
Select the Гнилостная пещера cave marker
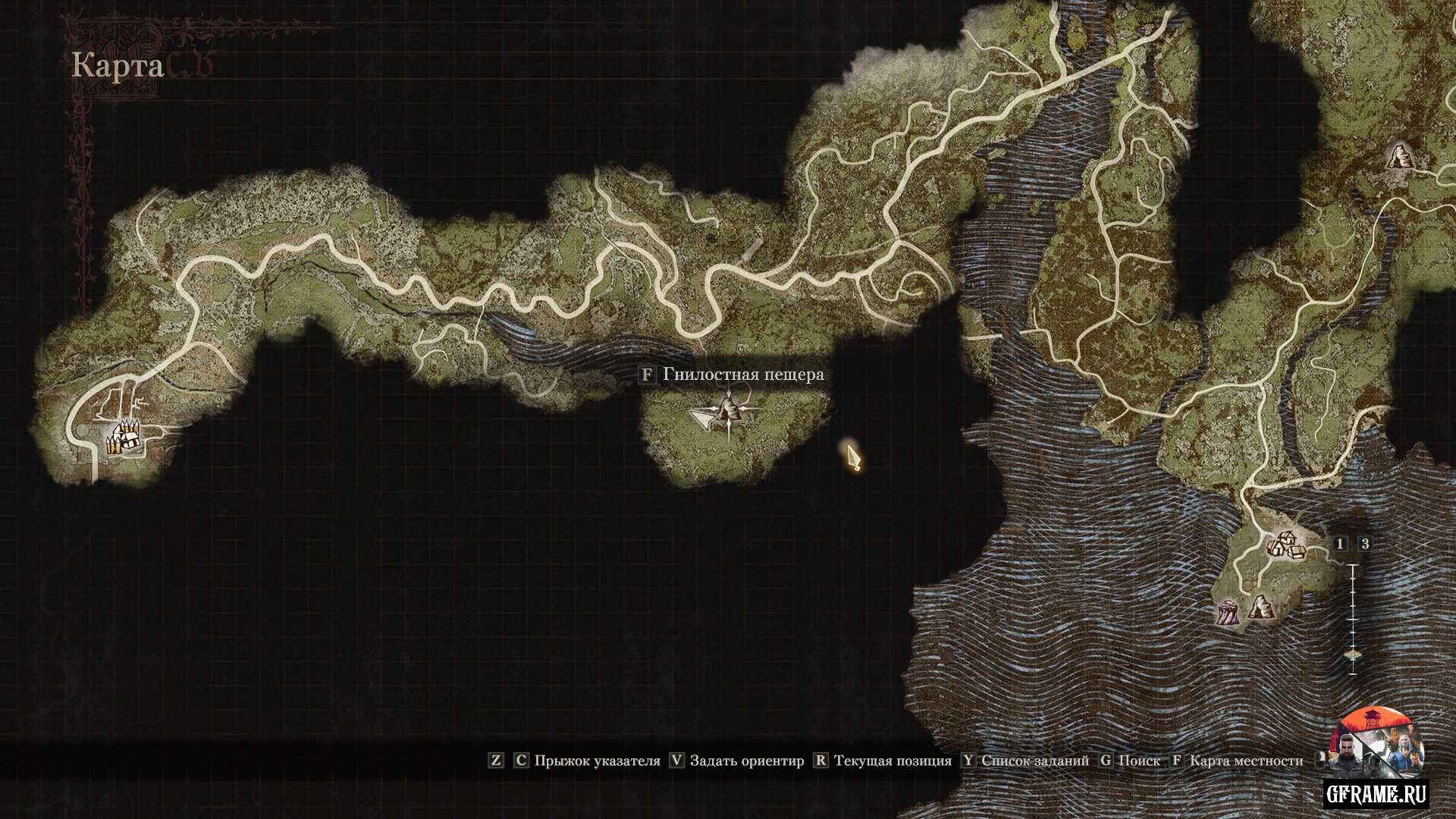(x=730, y=412)
